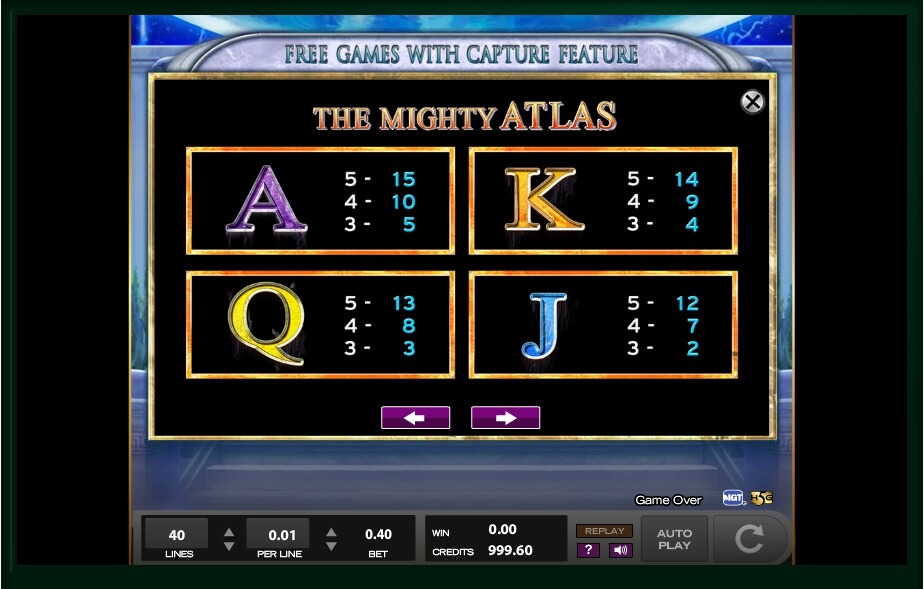The width and height of the screenshot is (924, 589).
Task: Spin the reels with the circular arrow
Action: (x=749, y=540)
